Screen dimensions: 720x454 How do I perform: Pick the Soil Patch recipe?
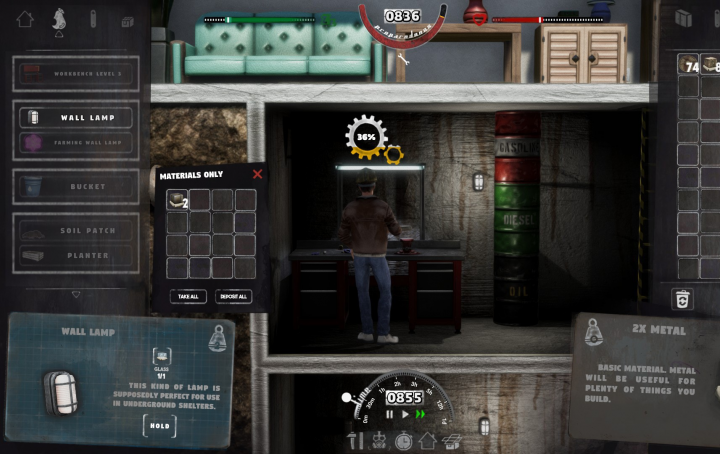coord(76,230)
